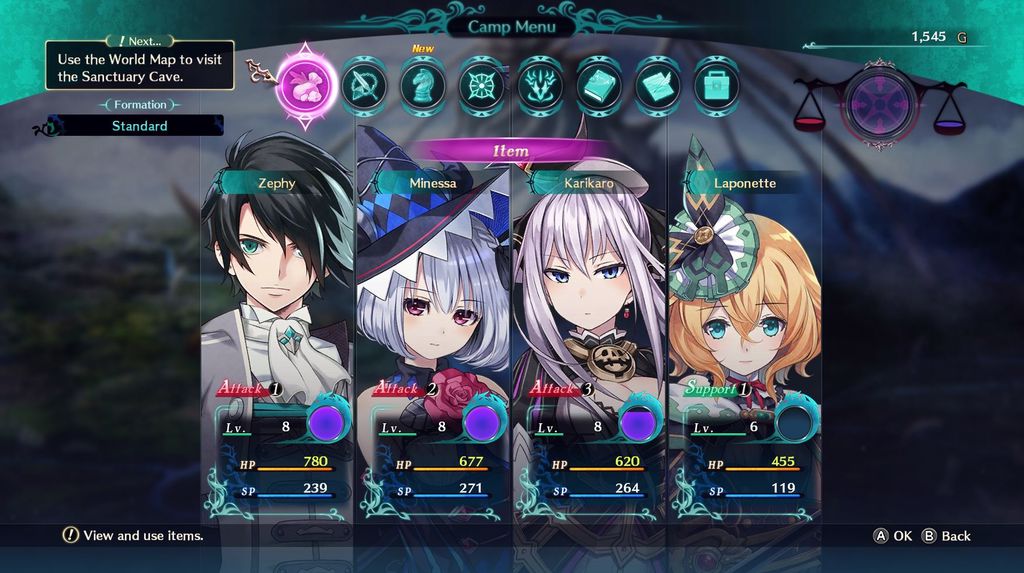Open the briefcase icon
Viewport: 1024px width, 573px height.
click(716, 87)
